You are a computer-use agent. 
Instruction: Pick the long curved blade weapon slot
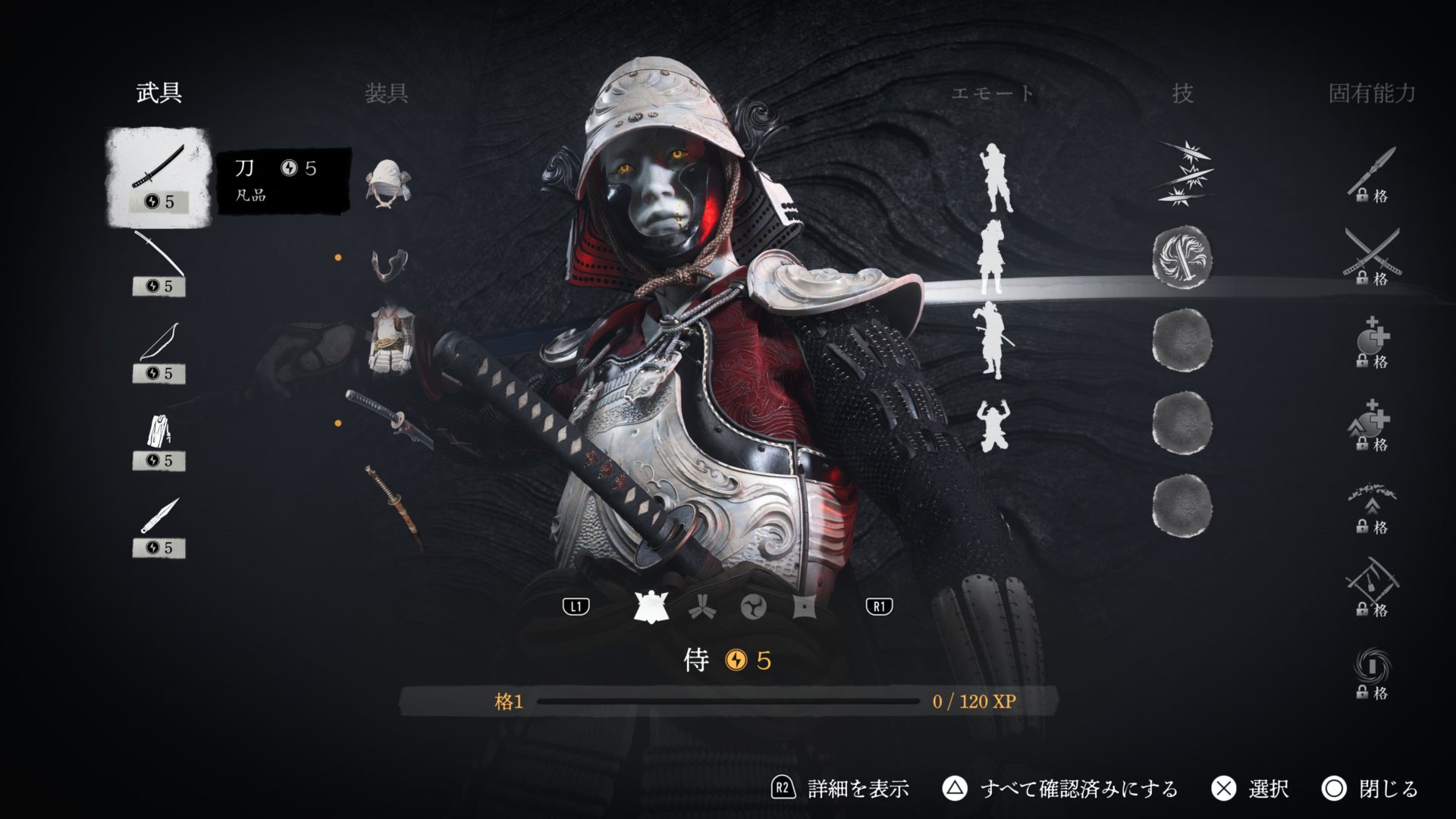click(x=158, y=264)
